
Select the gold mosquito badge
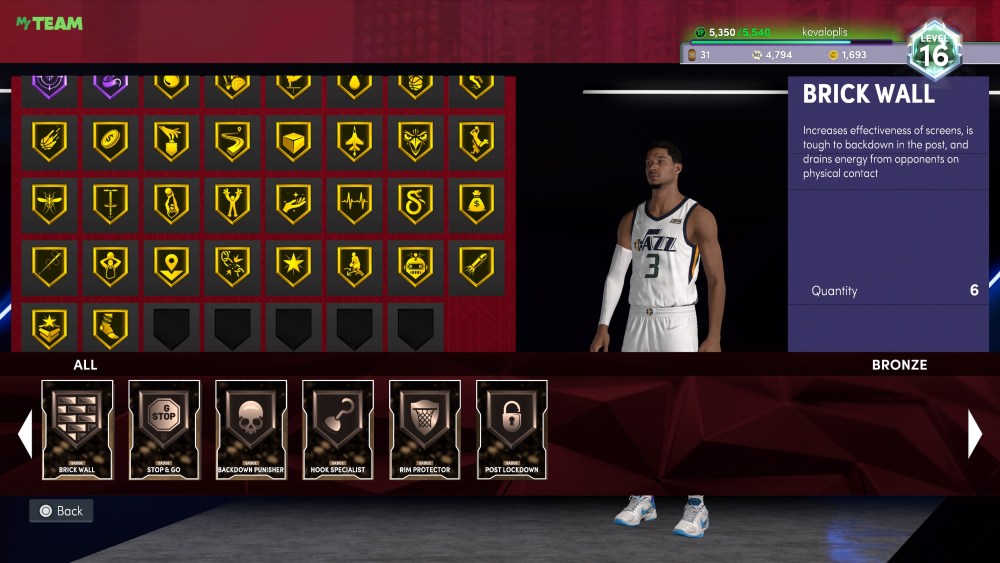click(x=49, y=203)
